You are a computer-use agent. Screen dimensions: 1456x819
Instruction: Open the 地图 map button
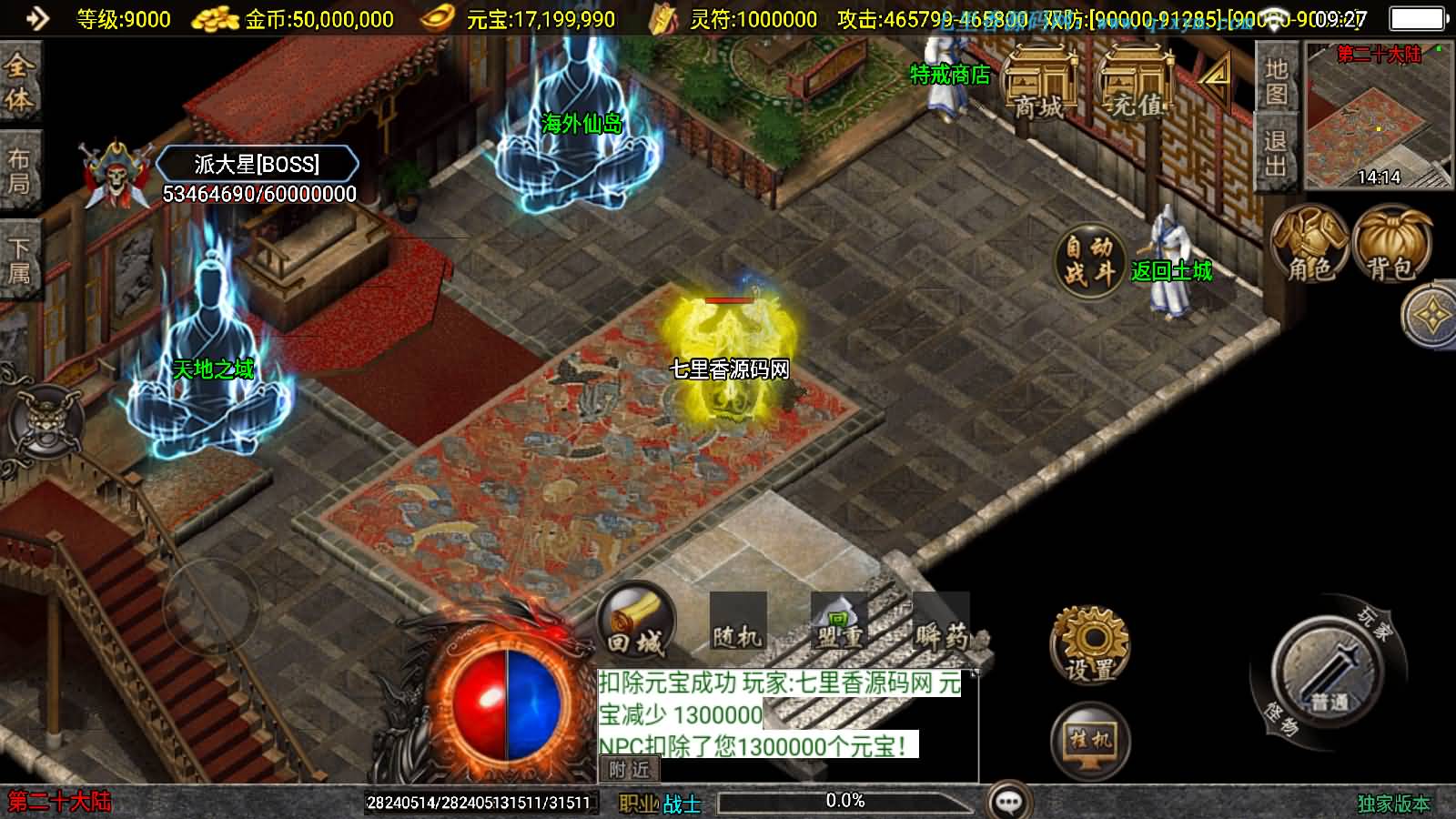(x=1276, y=80)
